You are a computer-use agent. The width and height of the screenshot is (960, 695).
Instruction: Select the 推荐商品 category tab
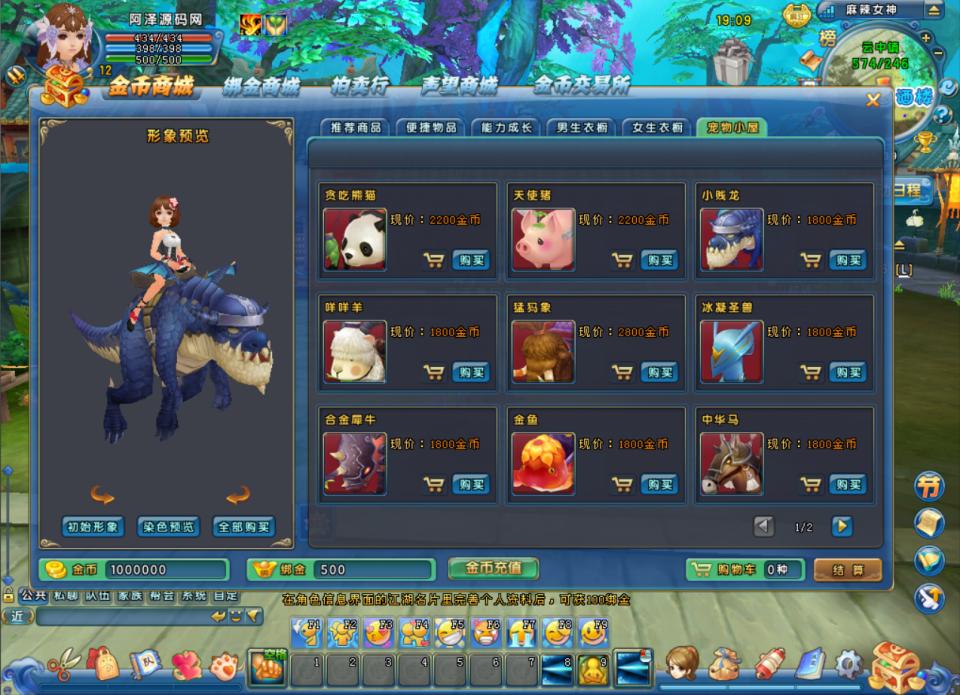coord(354,127)
